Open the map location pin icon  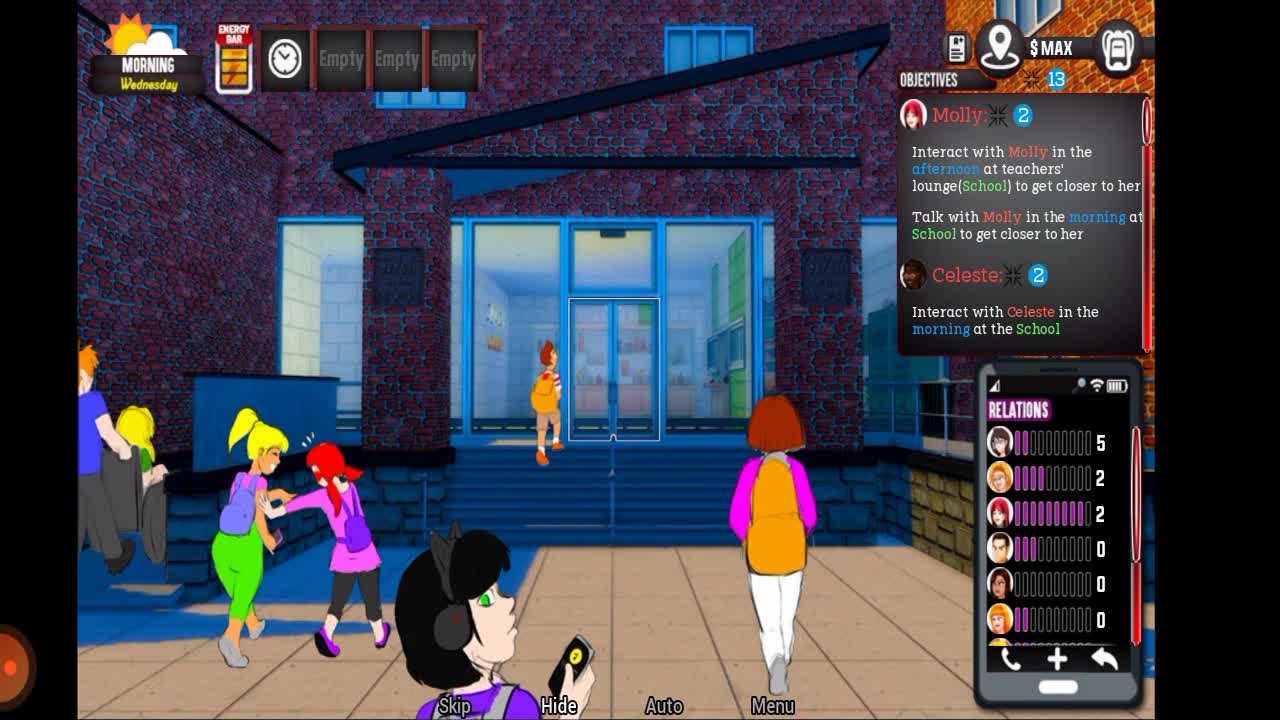click(999, 47)
